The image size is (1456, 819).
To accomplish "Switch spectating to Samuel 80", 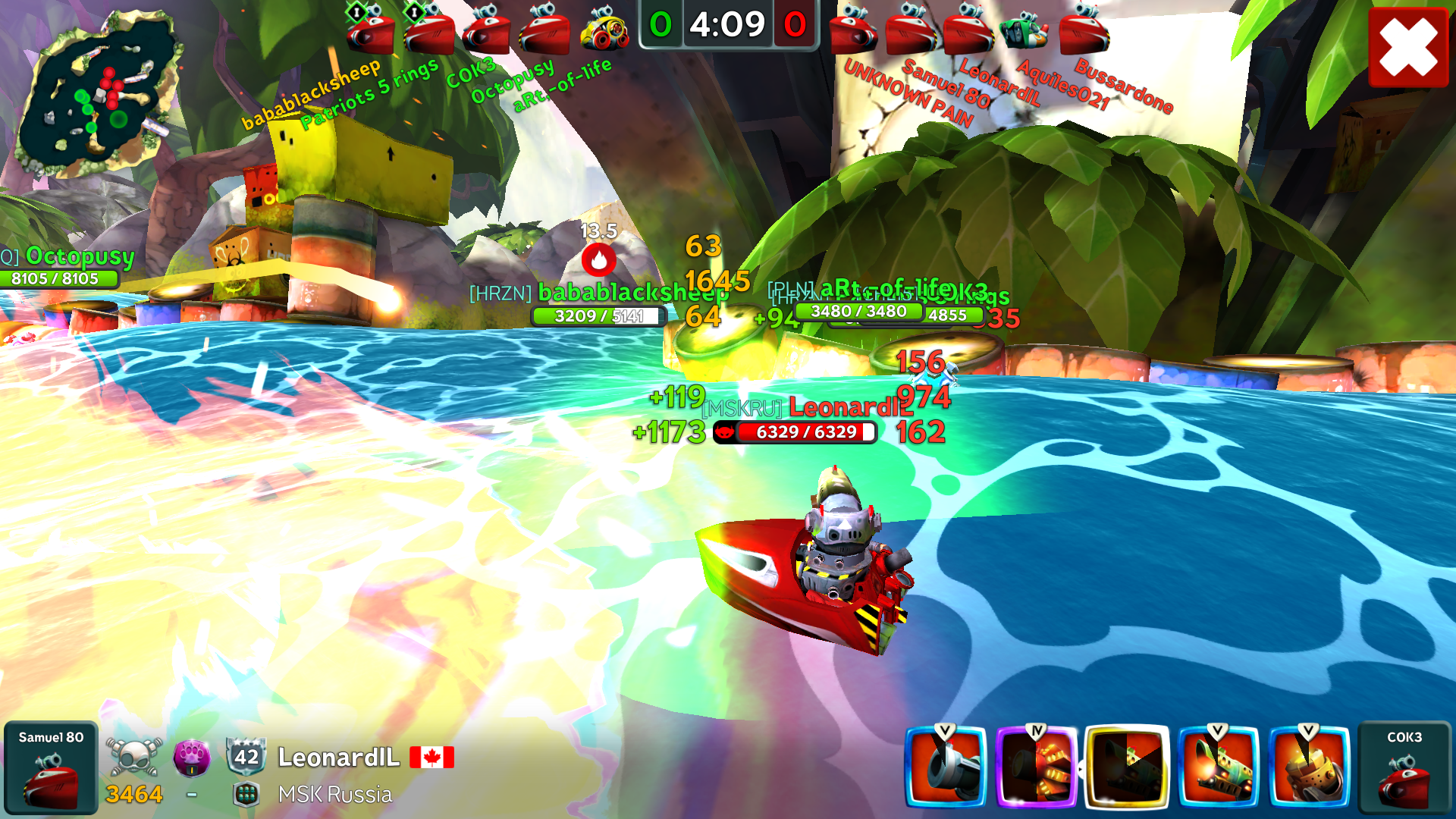I will pos(51,767).
